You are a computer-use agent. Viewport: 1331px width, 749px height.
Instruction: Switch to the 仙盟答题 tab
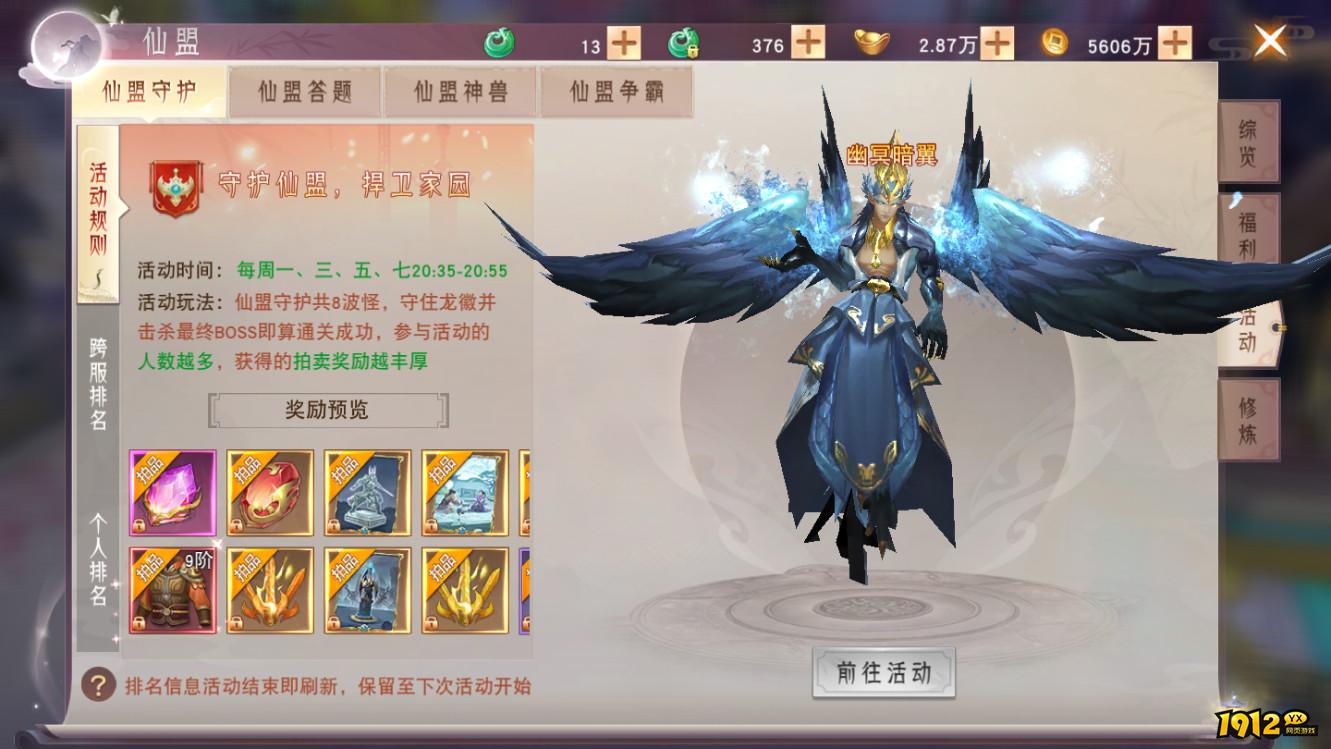pyautogui.click(x=305, y=91)
